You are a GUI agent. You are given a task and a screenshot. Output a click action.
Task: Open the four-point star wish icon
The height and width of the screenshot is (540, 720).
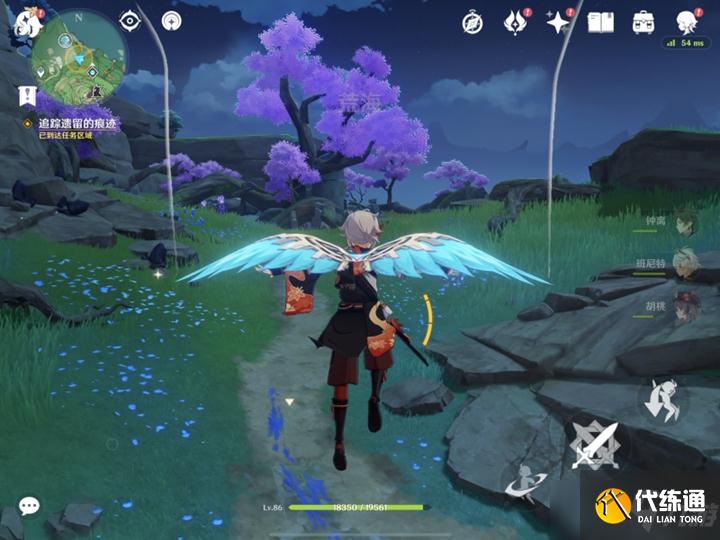click(558, 21)
